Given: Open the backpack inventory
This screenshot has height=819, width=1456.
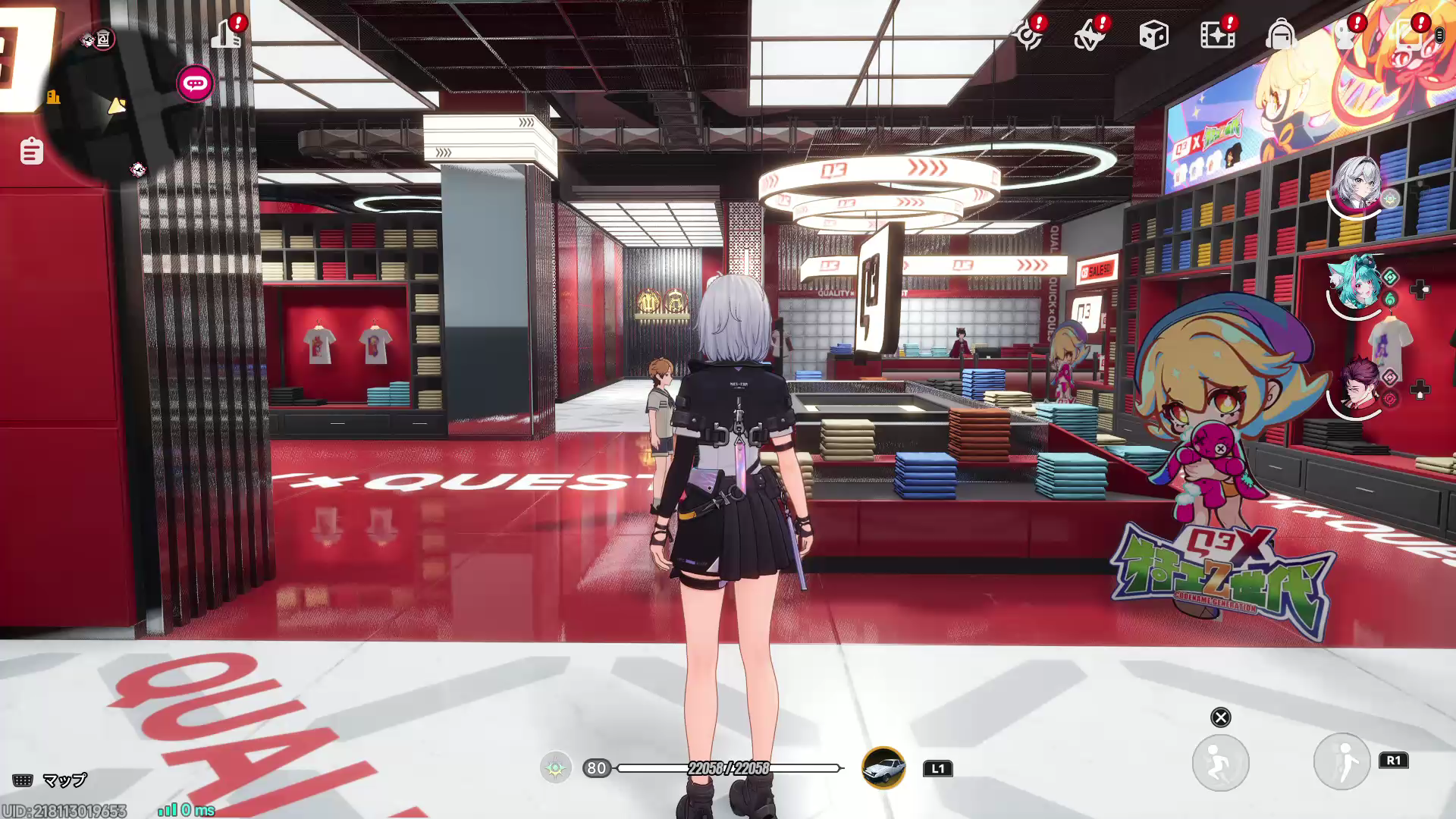Looking at the screenshot, I should (1281, 35).
